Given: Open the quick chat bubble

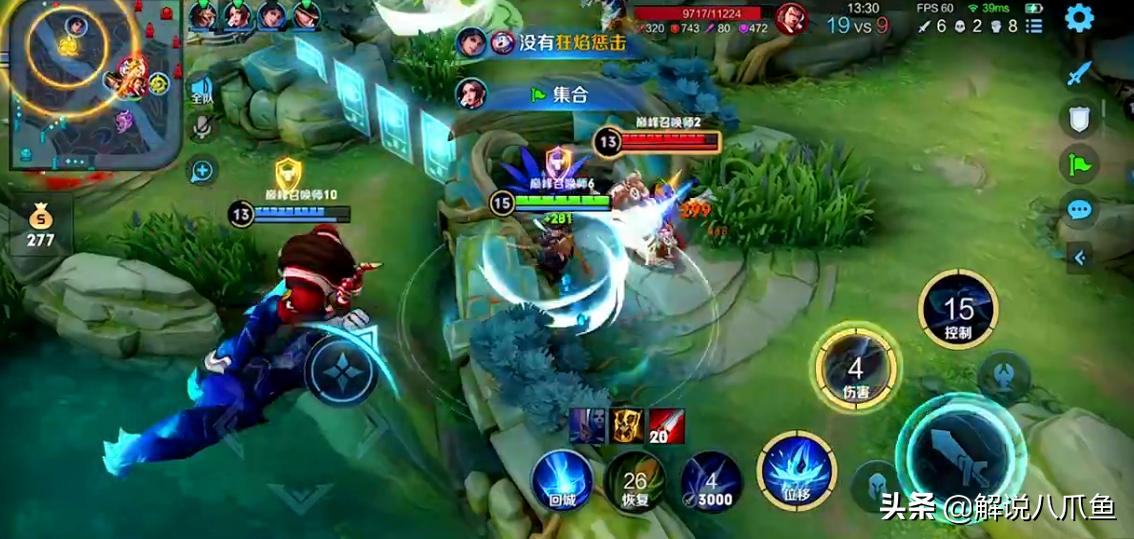Looking at the screenshot, I should click(1079, 210).
